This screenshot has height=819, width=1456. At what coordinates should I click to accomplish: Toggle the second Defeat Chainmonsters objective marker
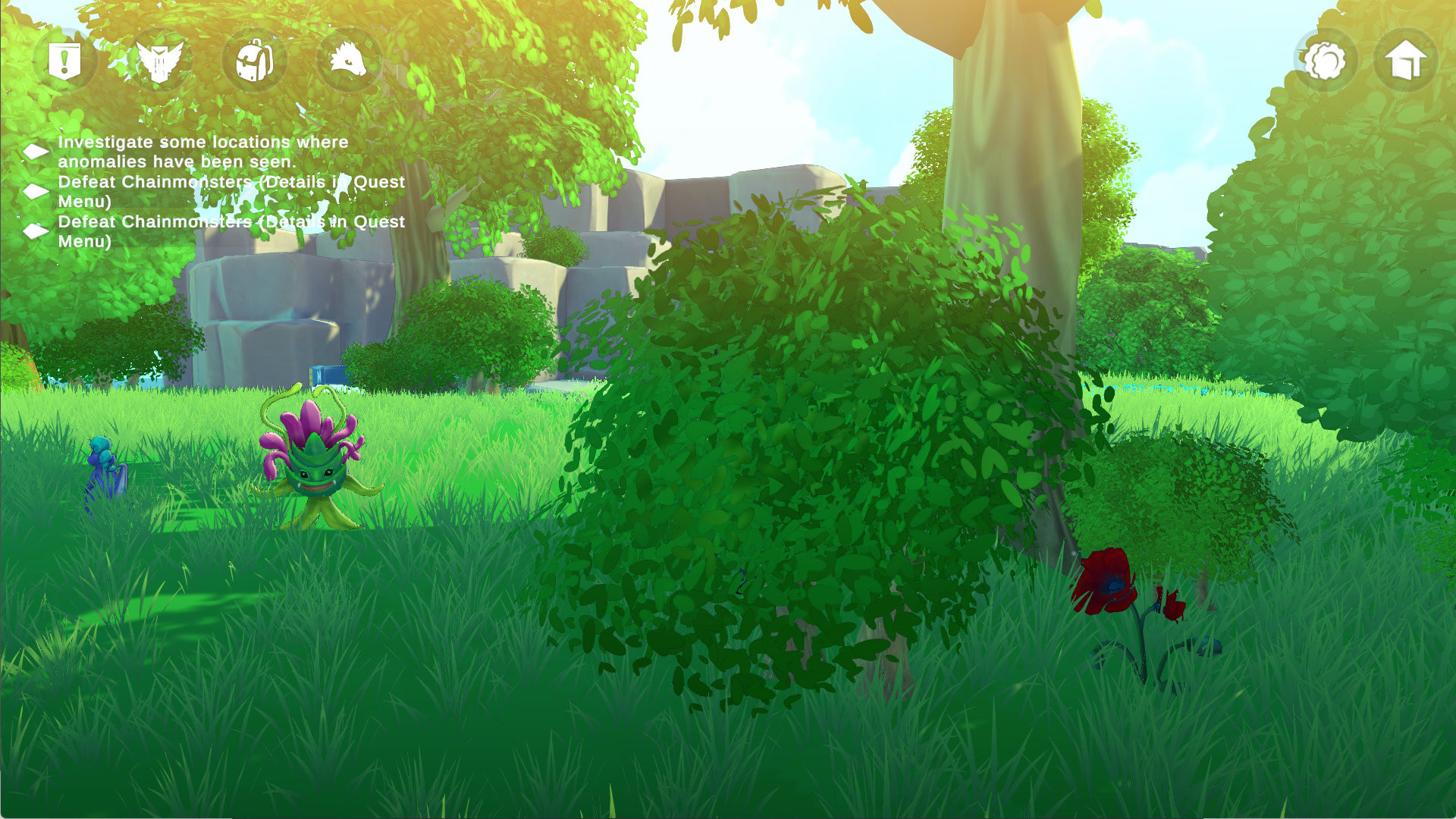(x=34, y=231)
